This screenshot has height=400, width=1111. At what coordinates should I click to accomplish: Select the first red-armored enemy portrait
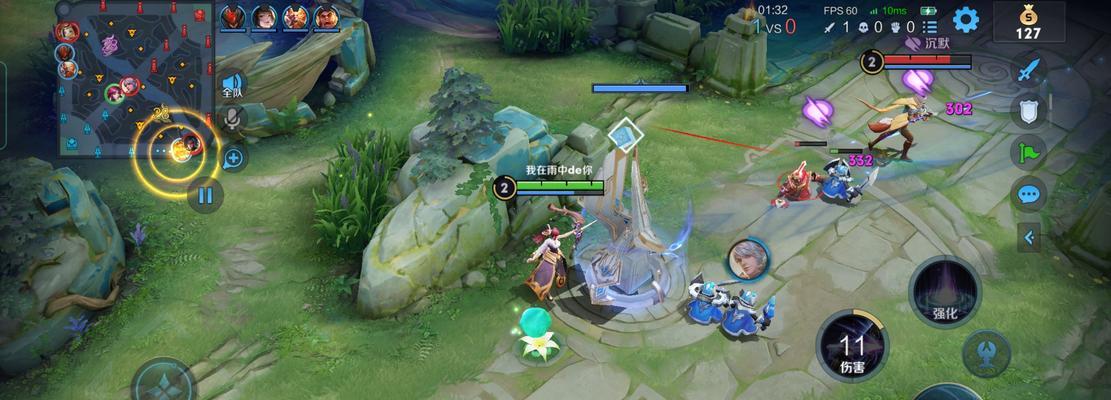(x=233, y=17)
